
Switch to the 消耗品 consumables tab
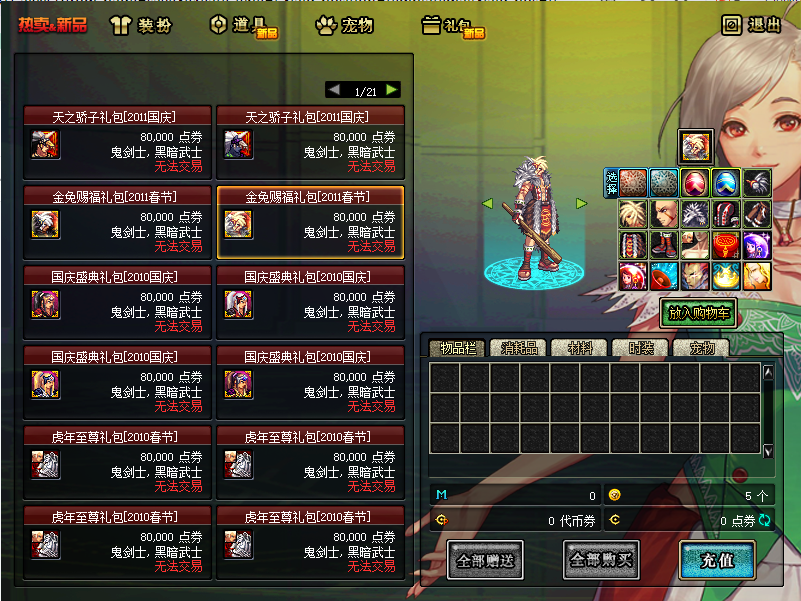coord(518,348)
